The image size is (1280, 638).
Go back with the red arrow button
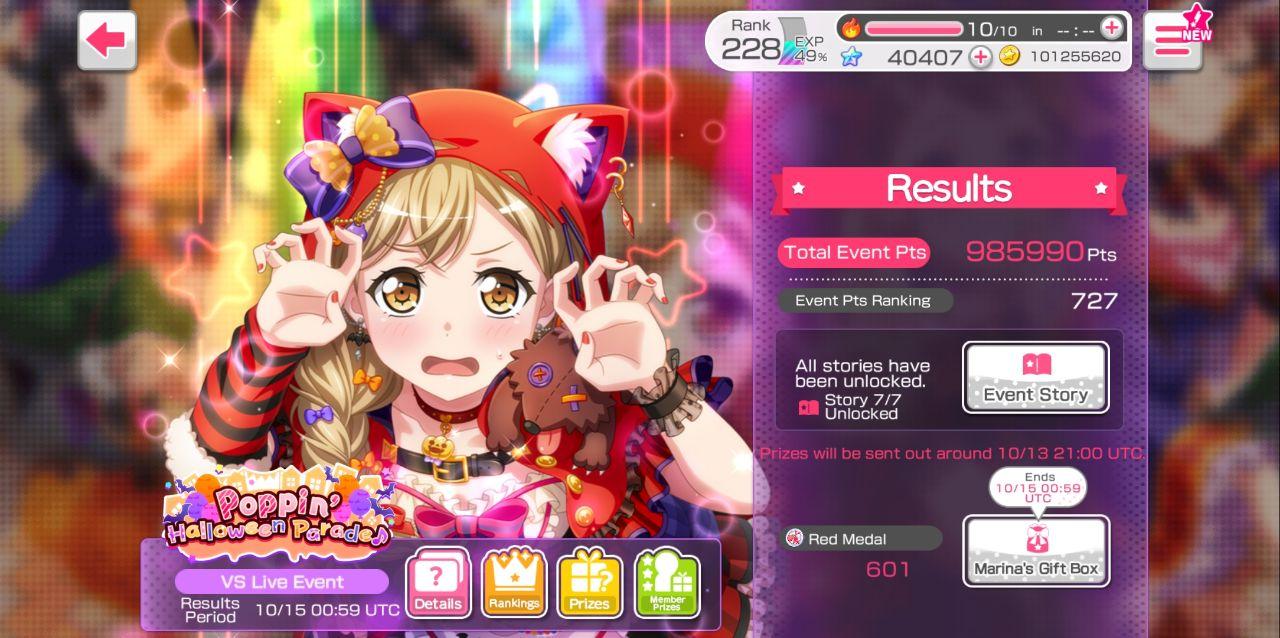[107, 41]
